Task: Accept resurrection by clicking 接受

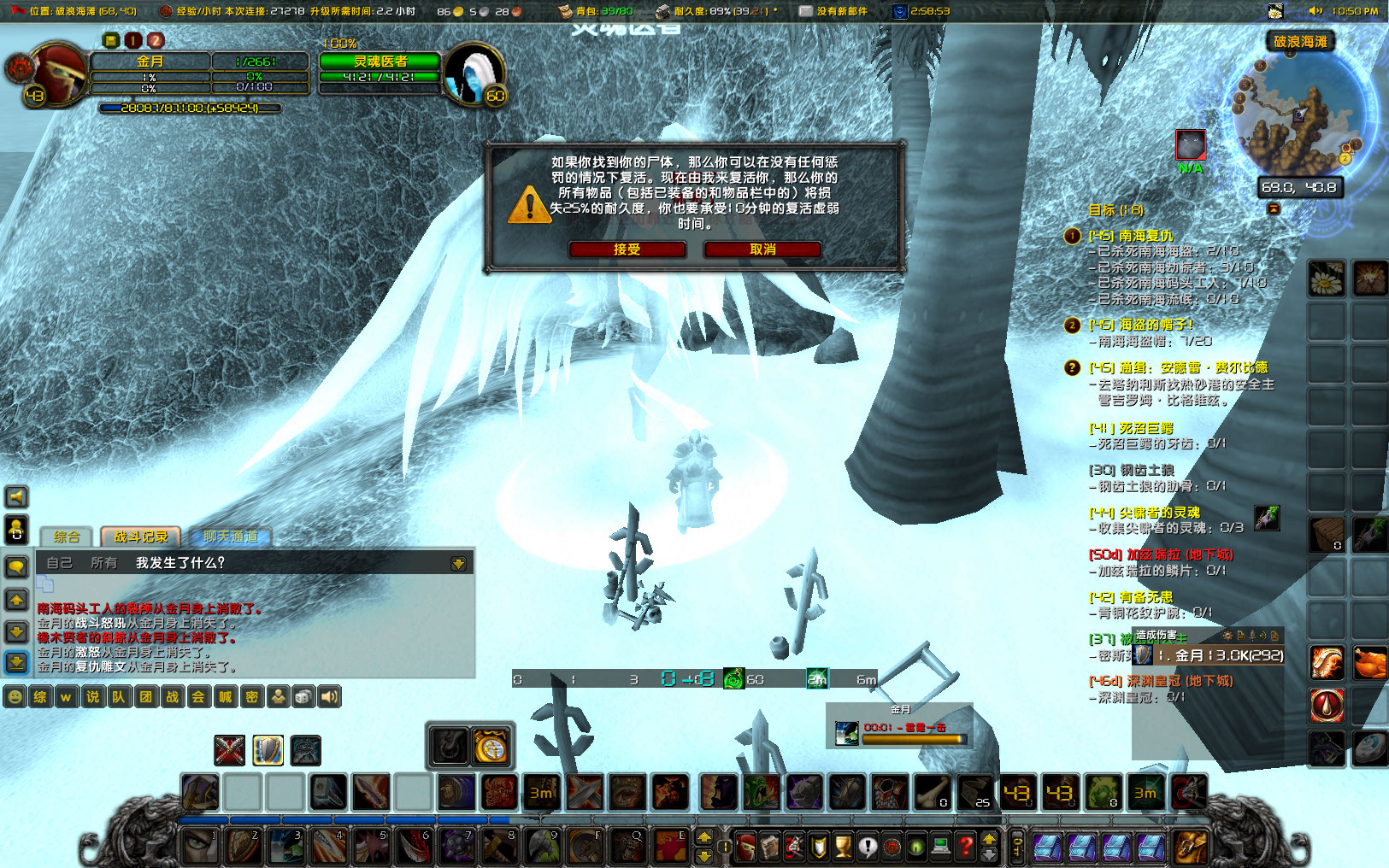Action: (628, 250)
